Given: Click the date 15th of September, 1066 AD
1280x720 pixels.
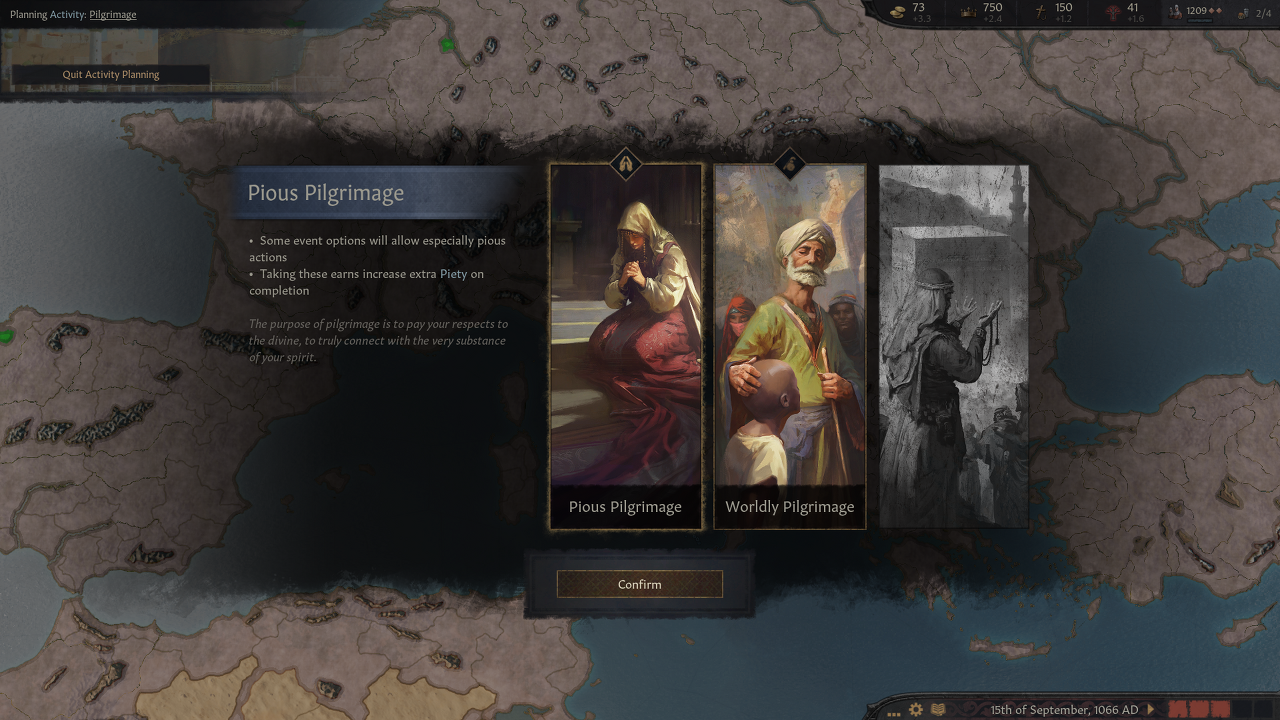Looking at the screenshot, I should (1064, 709).
